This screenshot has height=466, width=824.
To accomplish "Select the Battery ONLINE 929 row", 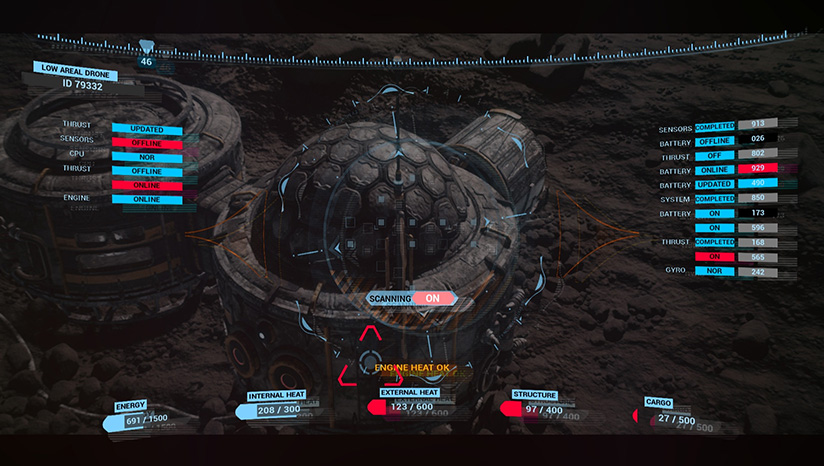I will tap(715, 169).
